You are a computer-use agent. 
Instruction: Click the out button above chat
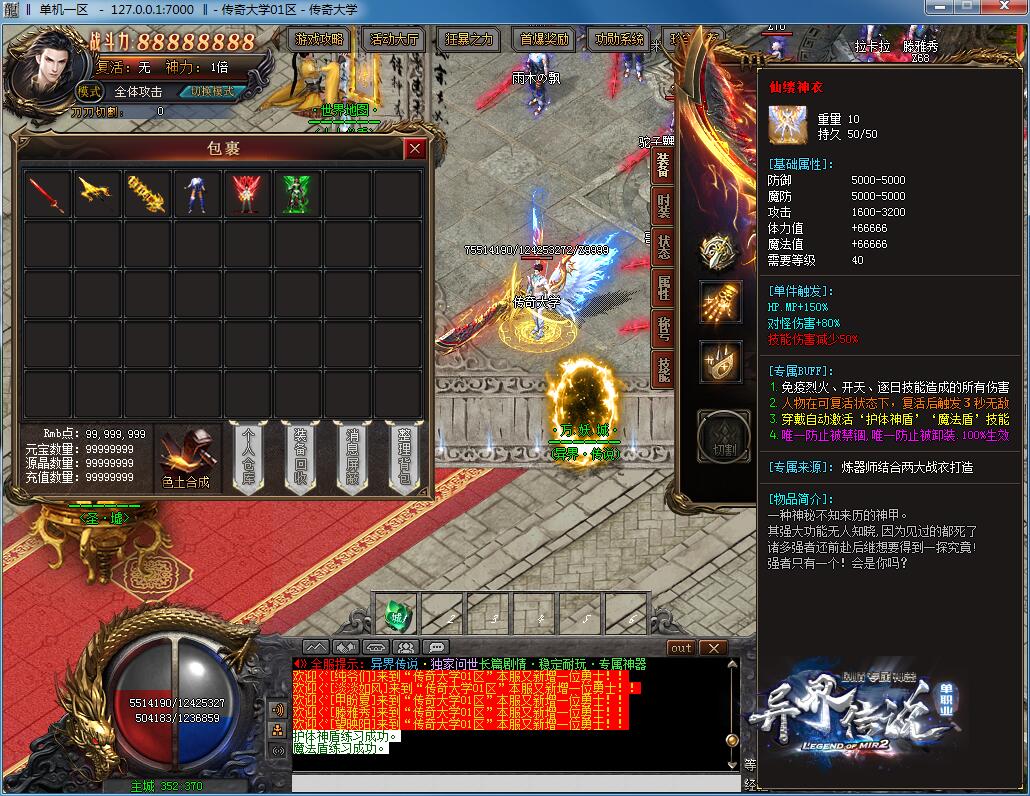(681, 648)
